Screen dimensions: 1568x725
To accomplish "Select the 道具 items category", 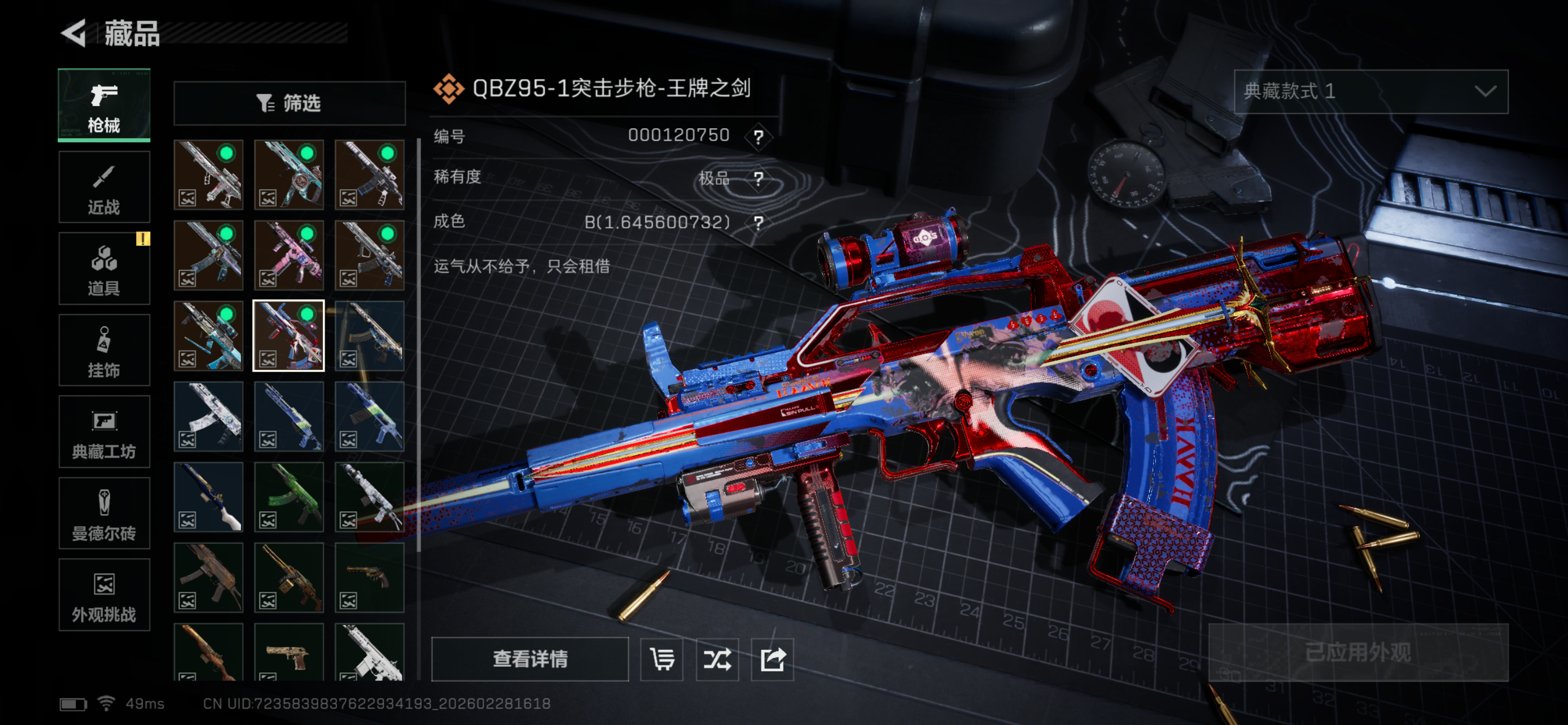I will tap(104, 269).
